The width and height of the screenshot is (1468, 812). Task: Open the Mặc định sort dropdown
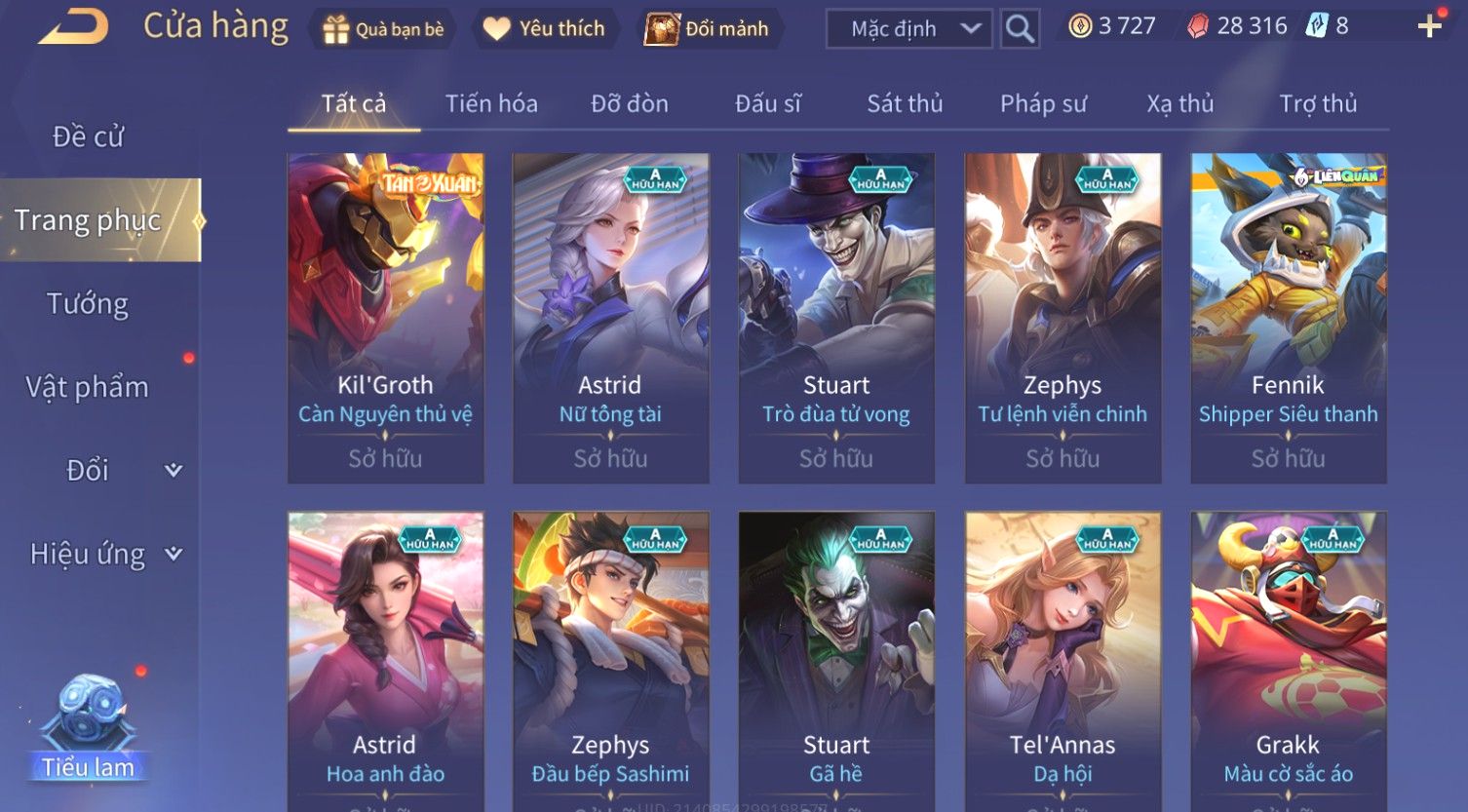908,29
